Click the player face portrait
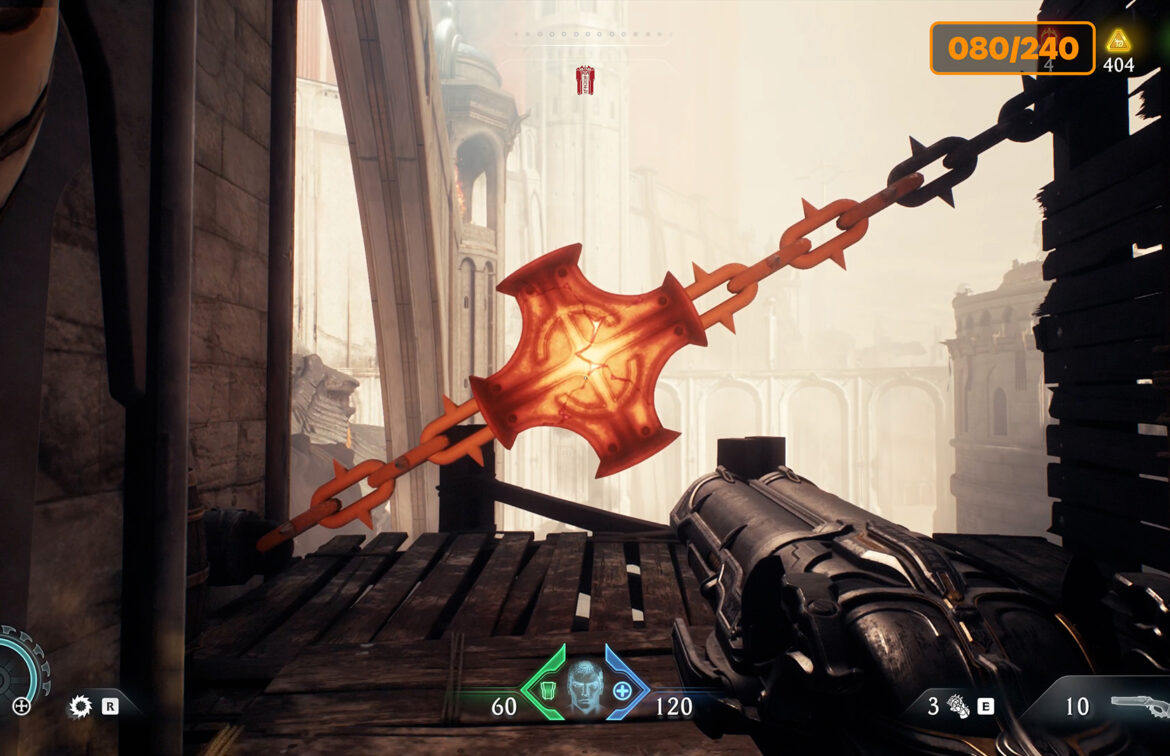1170x756 pixels. [x=585, y=686]
